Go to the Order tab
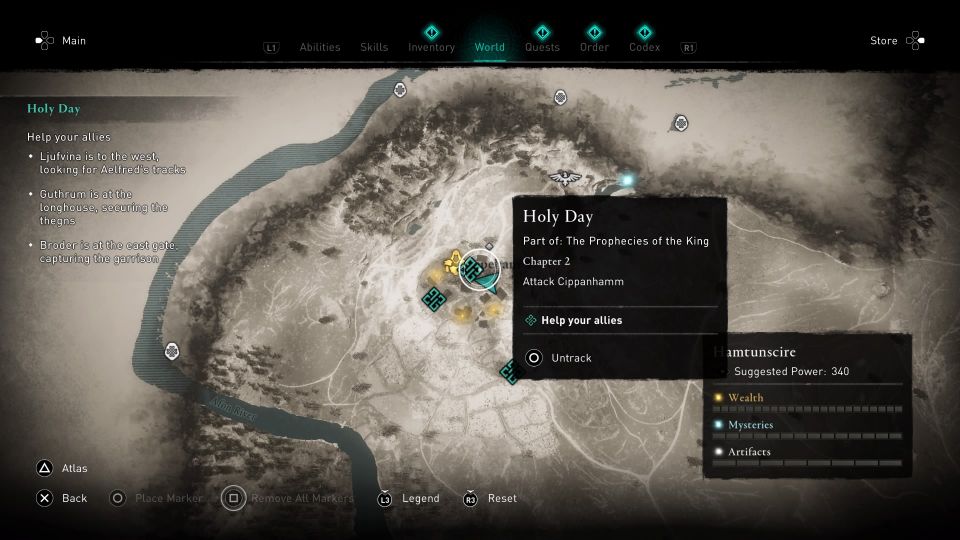 click(x=594, y=47)
